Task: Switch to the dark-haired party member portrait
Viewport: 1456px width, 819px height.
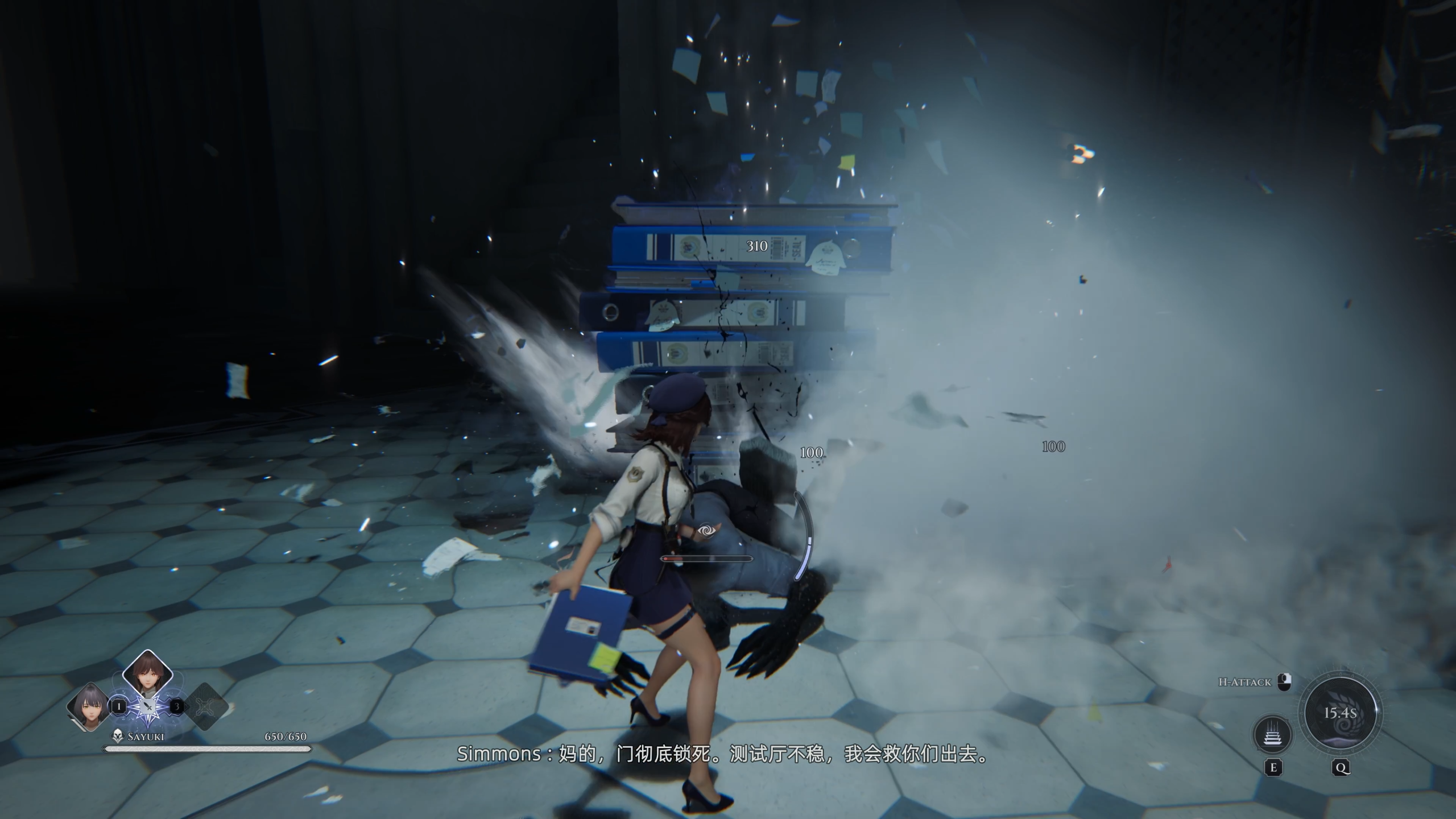Action: point(88,706)
